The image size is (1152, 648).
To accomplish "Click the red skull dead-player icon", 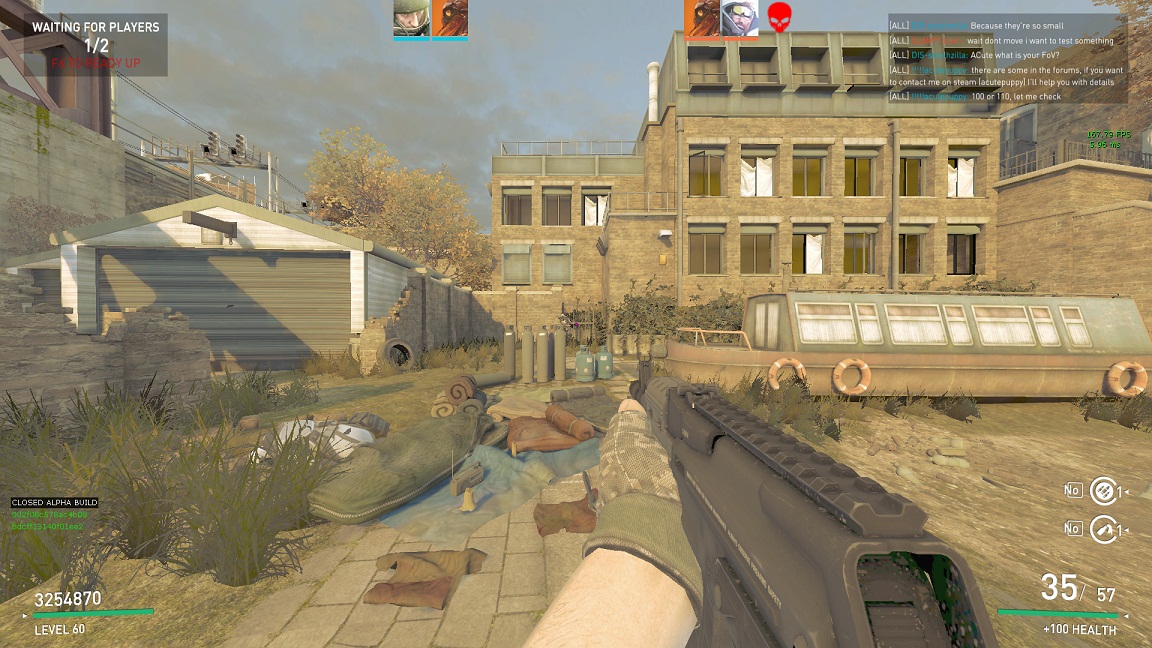I will click(778, 18).
